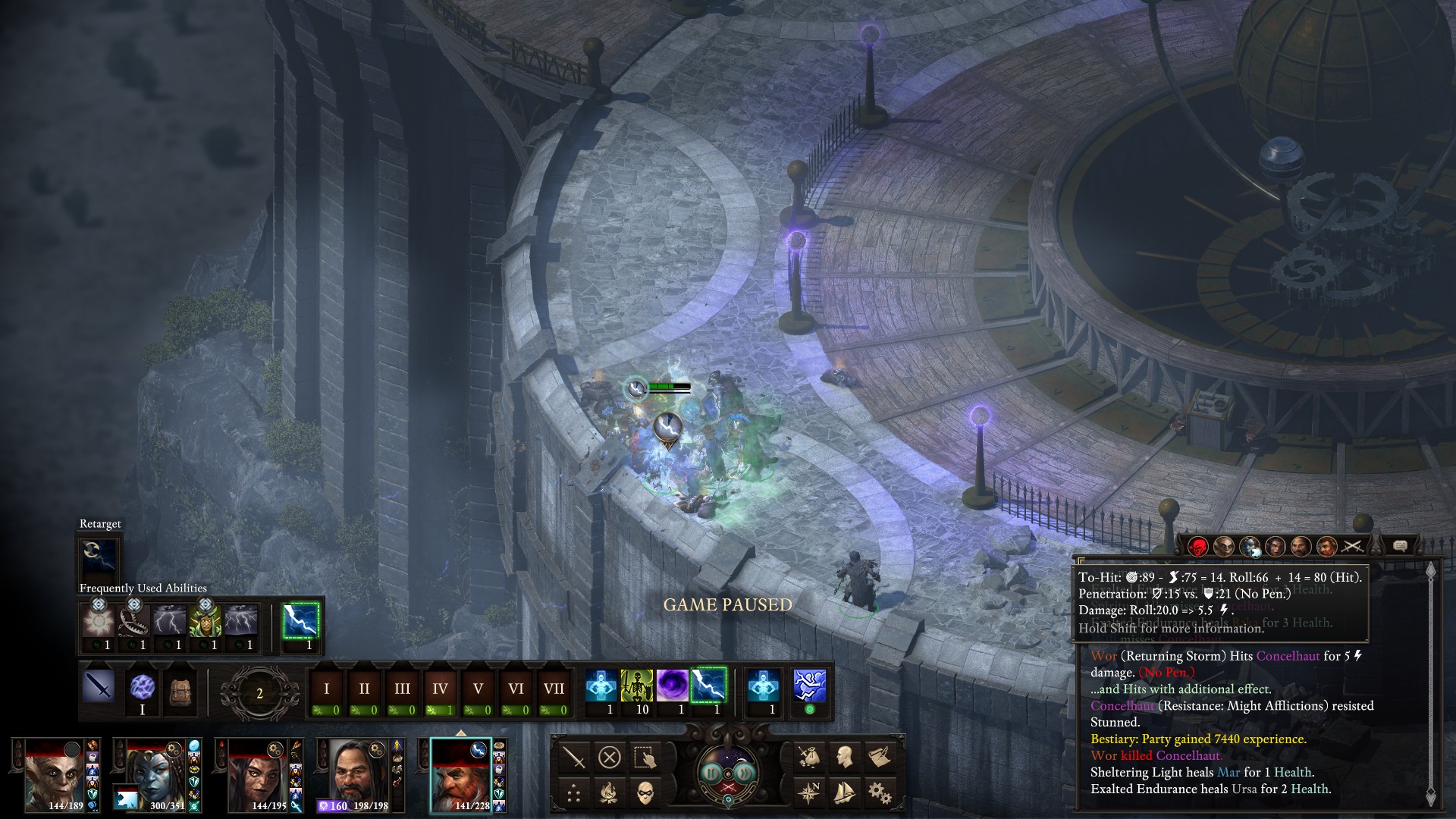Click the select-all party button
This screenshot has height=819, width=1456.
(x=644, y=757)
